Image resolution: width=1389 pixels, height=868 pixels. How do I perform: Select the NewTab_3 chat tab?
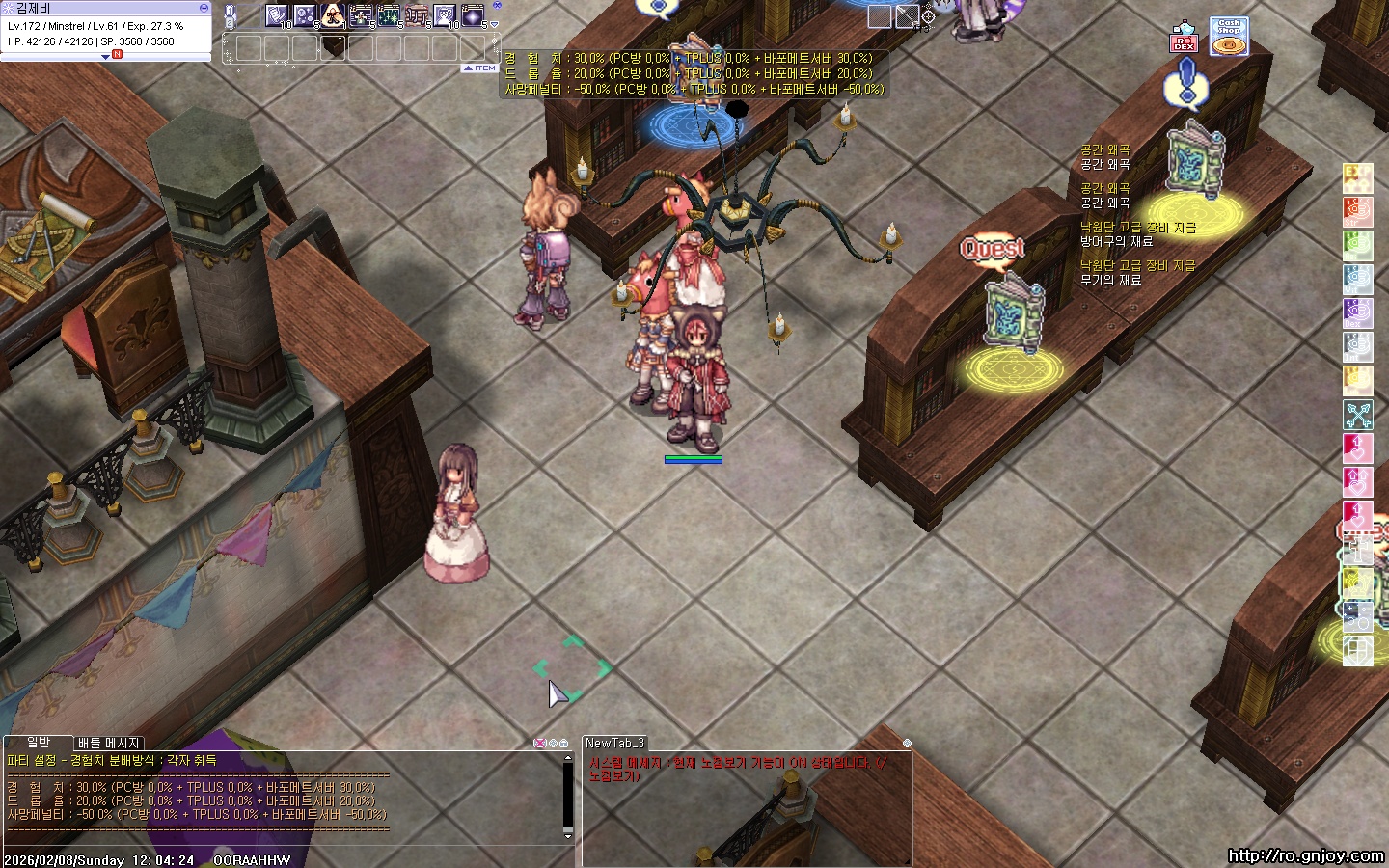coord(614,743)
